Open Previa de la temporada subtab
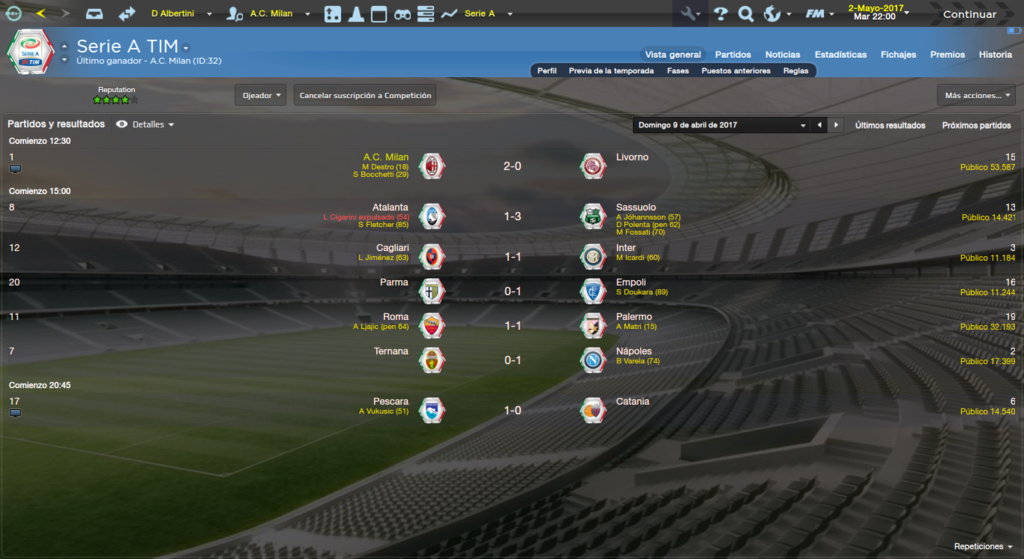This screenshot has height=559, width=1024. [611, 71]
